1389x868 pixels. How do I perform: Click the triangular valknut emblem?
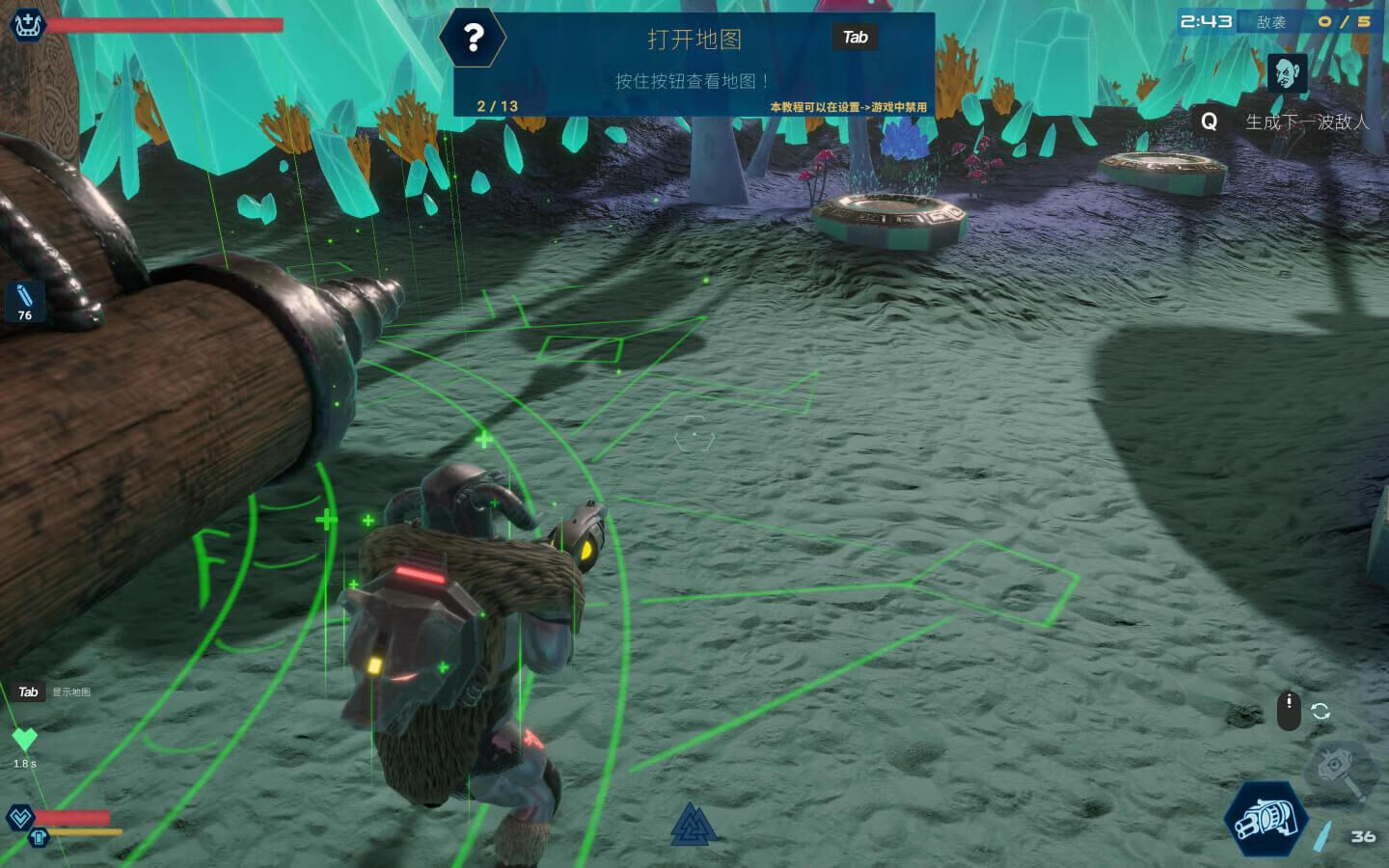pyautogui.click(x=693, y=825)
